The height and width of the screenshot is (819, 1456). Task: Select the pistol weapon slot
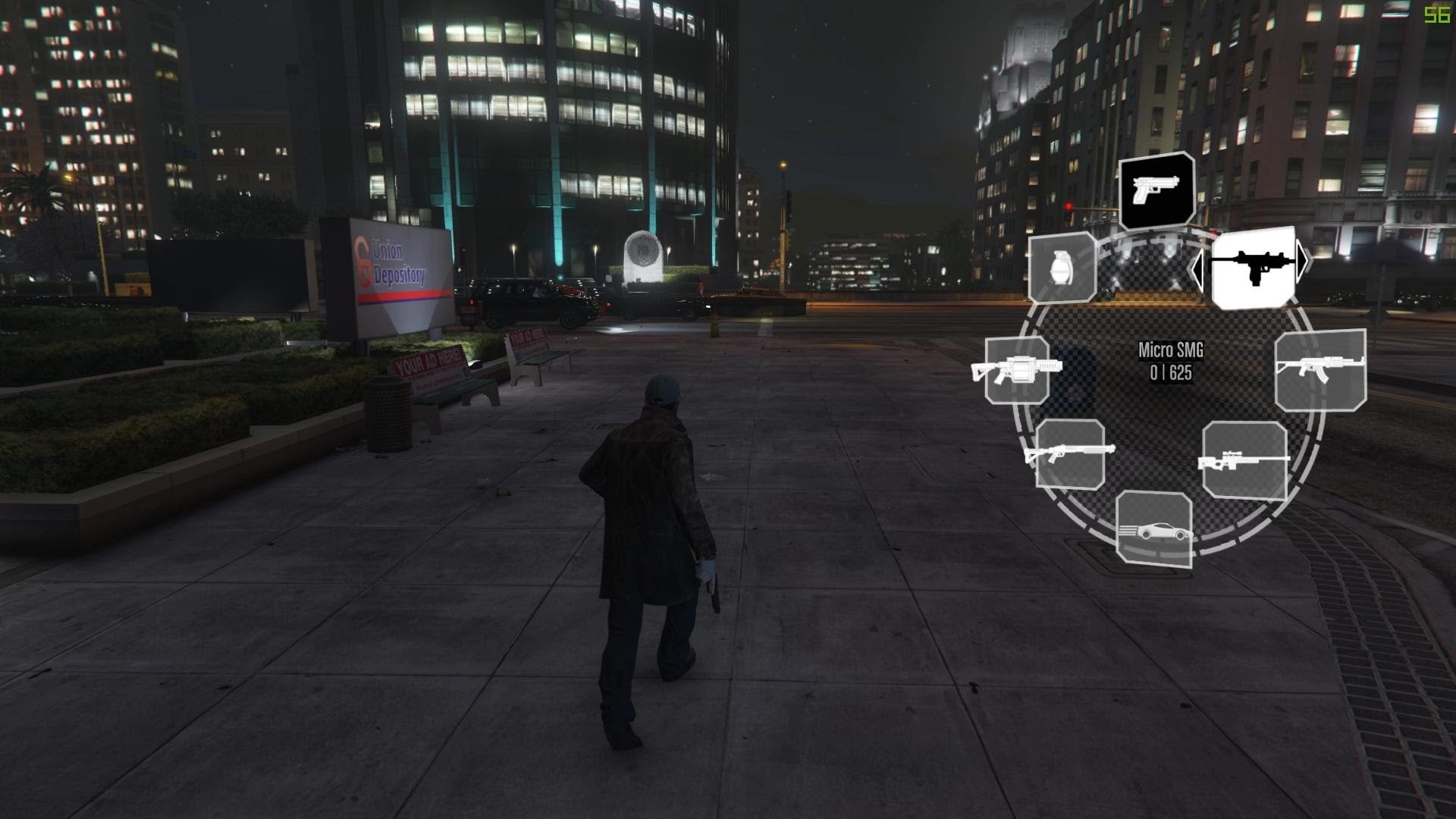pyautogui.click(x=1156, y=190)
